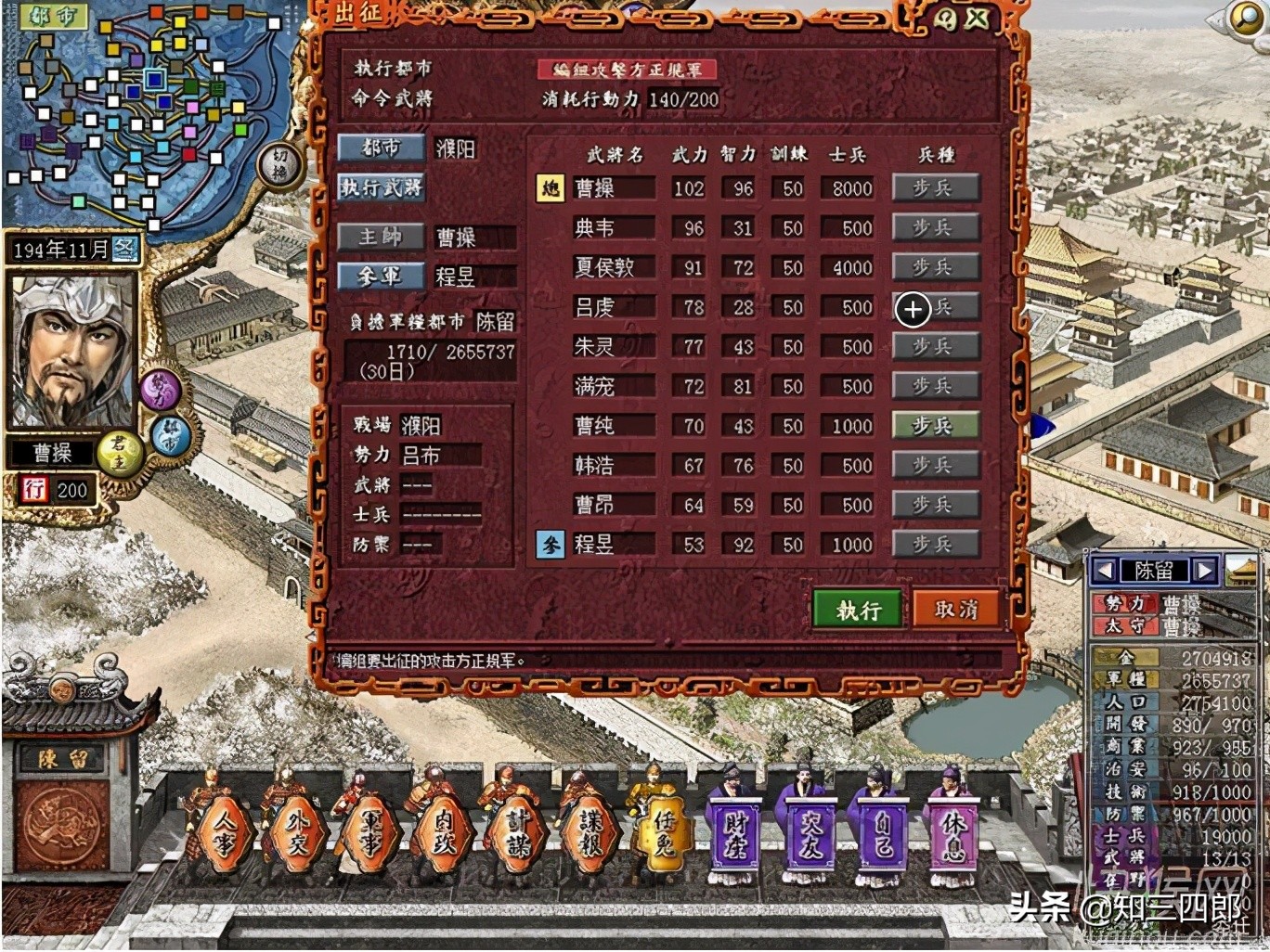Choose the 都市 button in expedition panel

pyautogui.click(x=381, y=148)
